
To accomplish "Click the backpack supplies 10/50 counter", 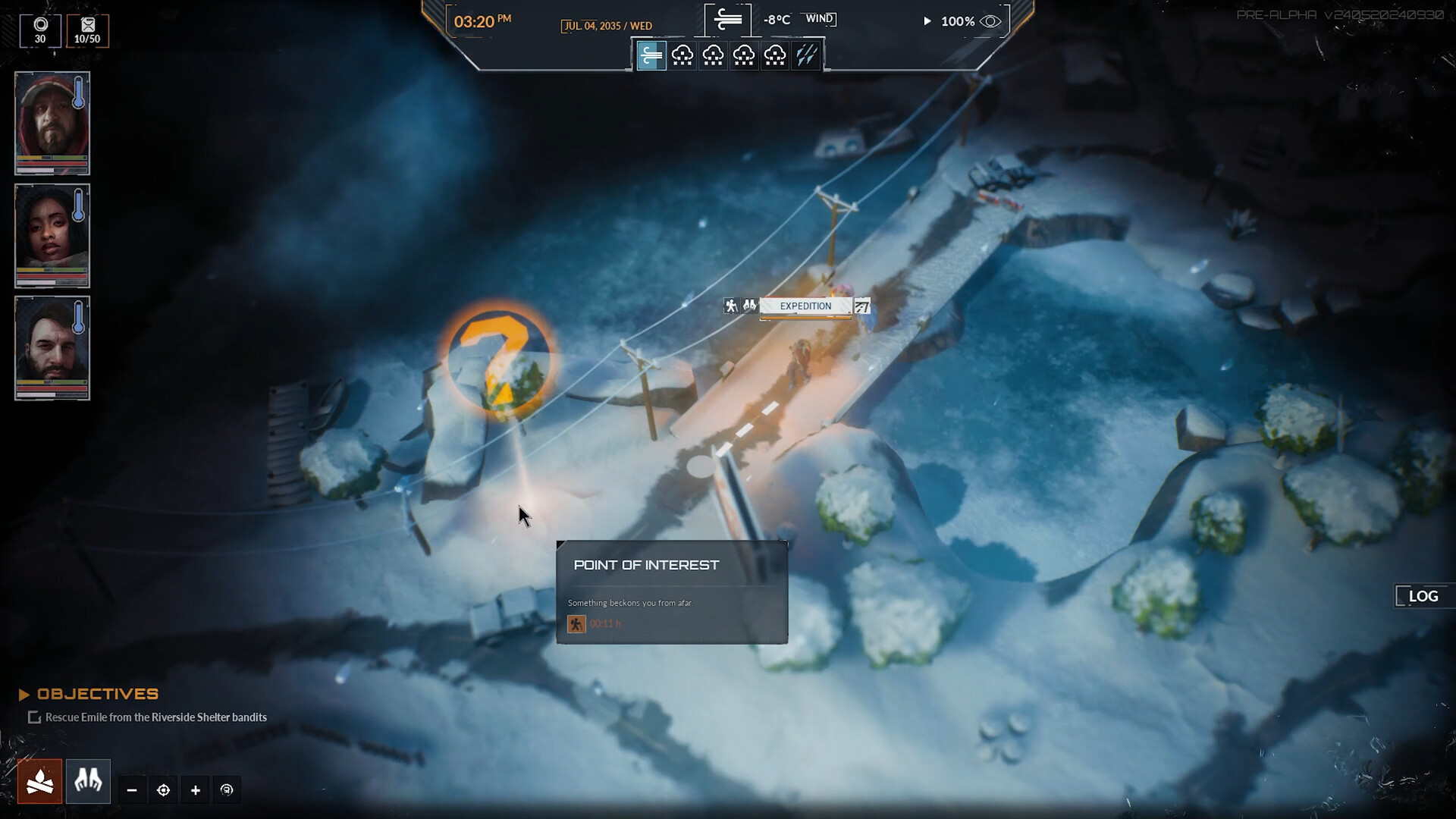I will 87,31.
